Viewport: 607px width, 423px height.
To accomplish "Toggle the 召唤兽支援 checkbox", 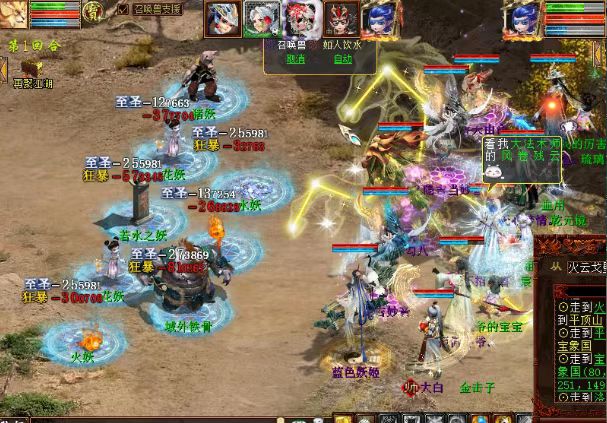I will coord(124,9).
